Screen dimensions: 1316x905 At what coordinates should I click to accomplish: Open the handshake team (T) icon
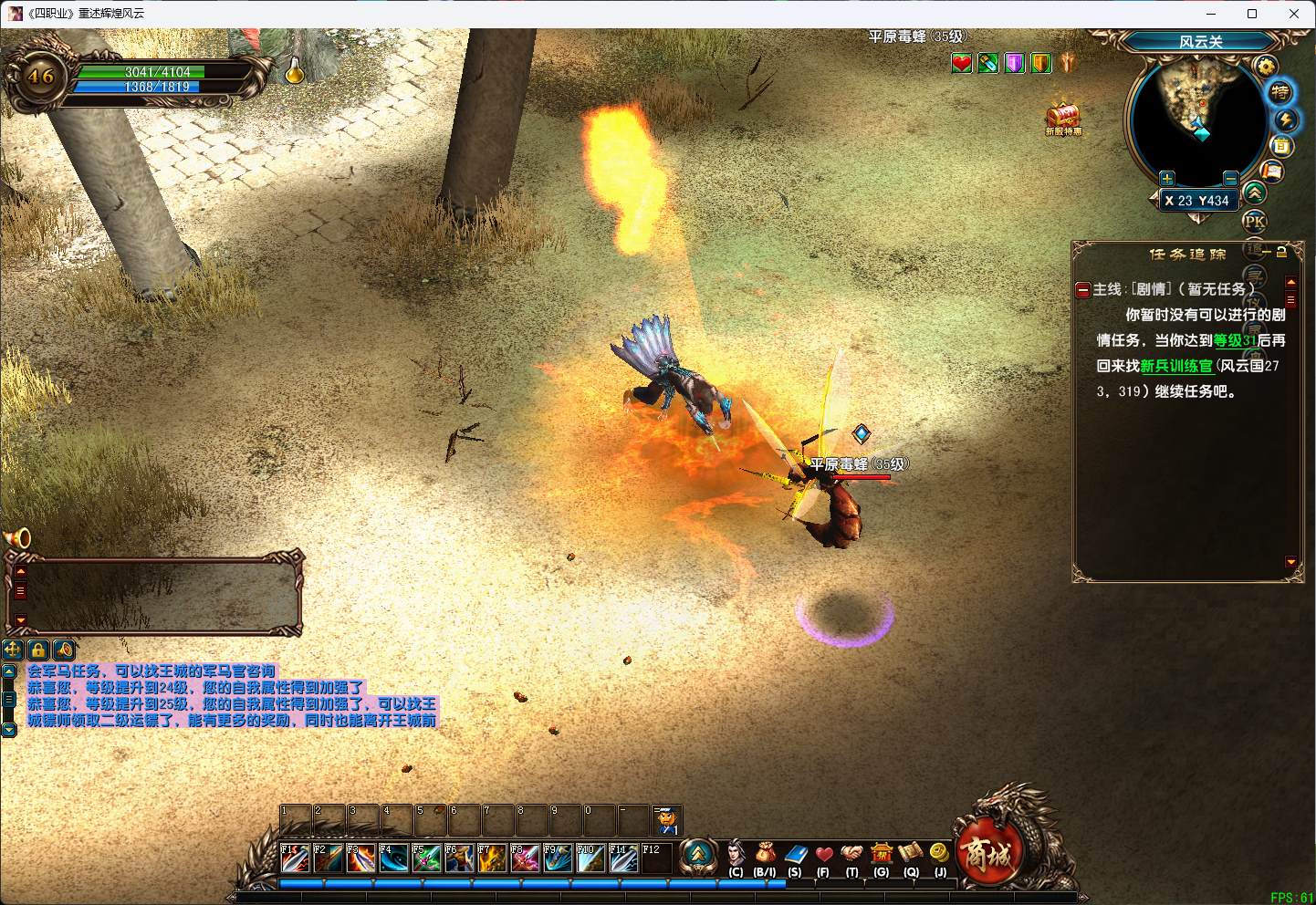coord(851,856)
